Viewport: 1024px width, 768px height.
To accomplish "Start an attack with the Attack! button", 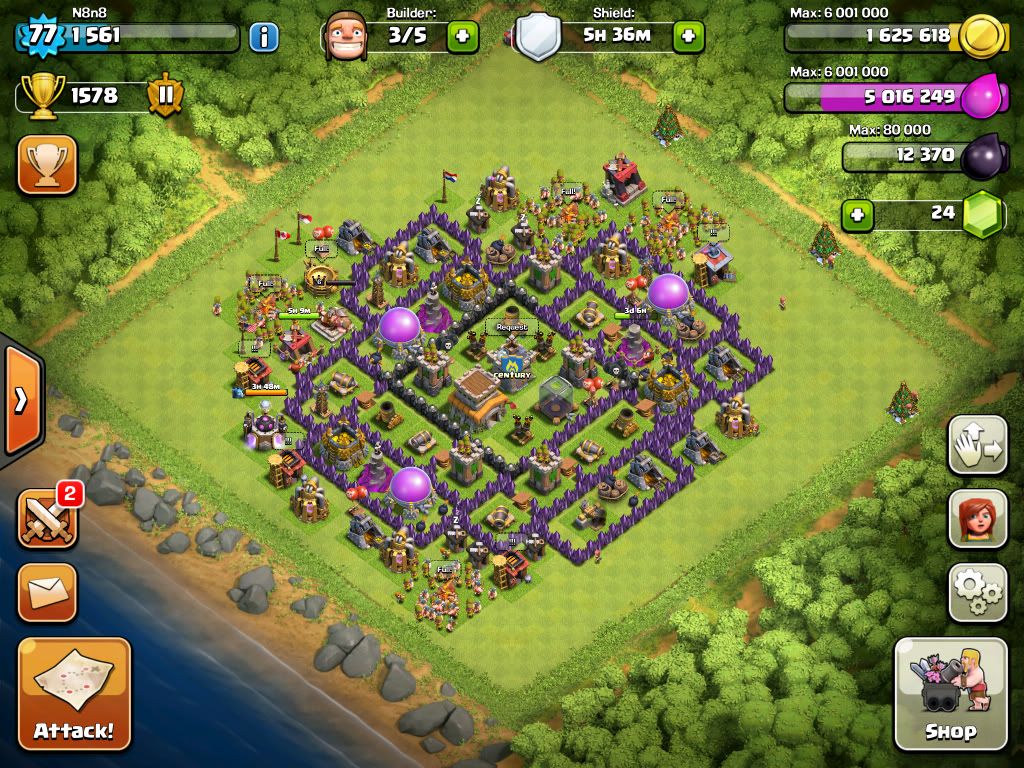I will [x=74, y=693].
